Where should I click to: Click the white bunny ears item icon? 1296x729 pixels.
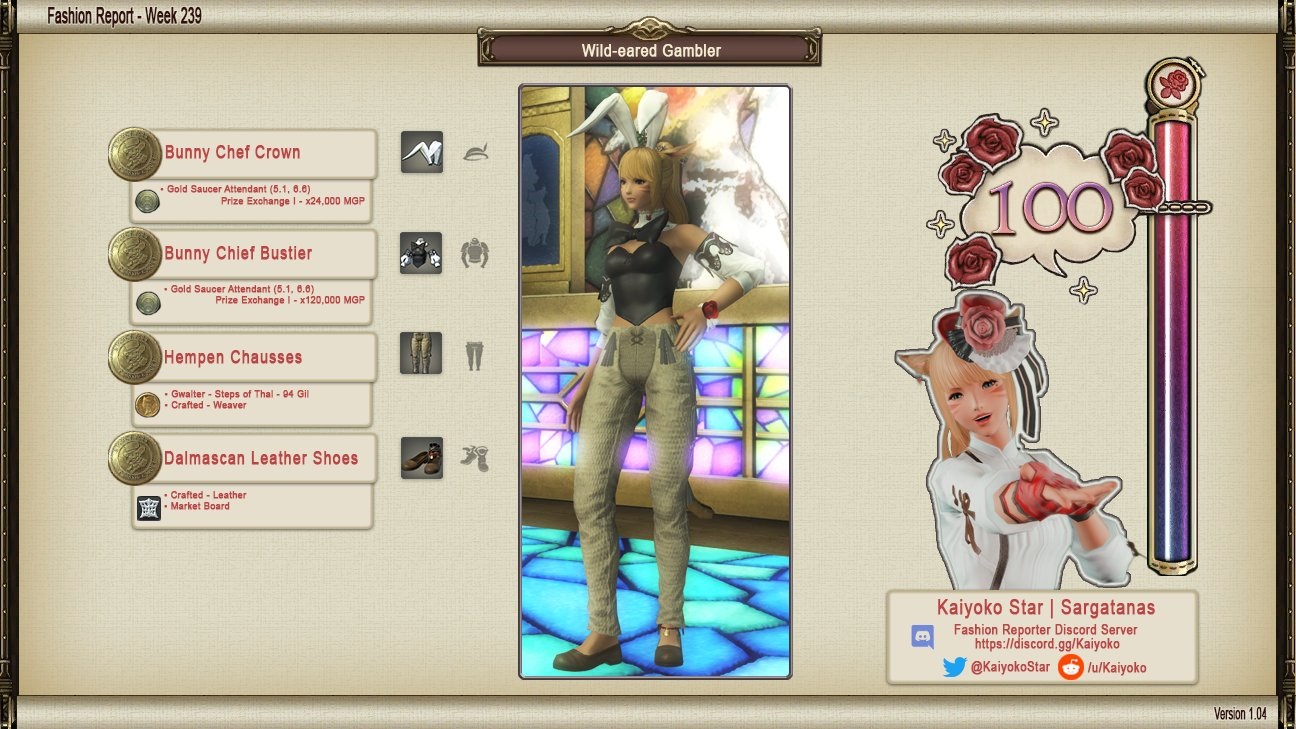tap(422, 152)
